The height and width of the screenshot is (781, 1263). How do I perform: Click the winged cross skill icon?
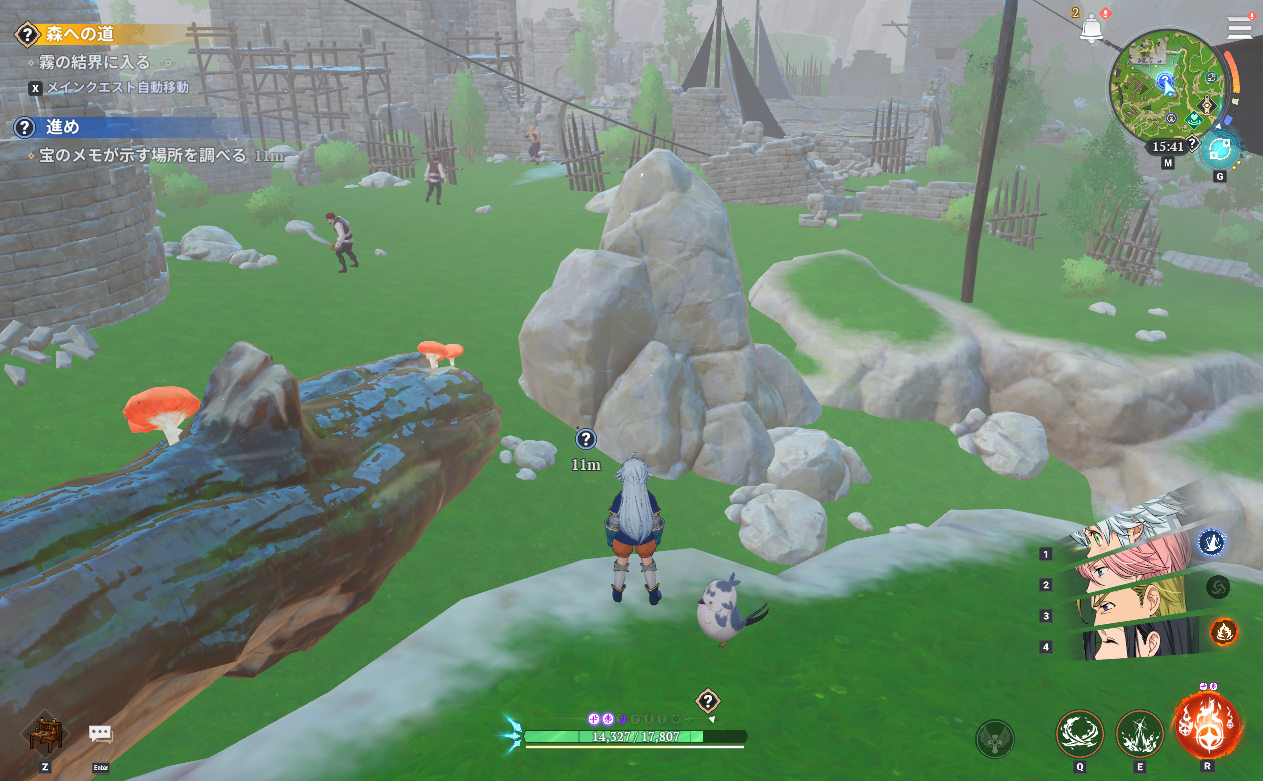[x=994, y=739]
